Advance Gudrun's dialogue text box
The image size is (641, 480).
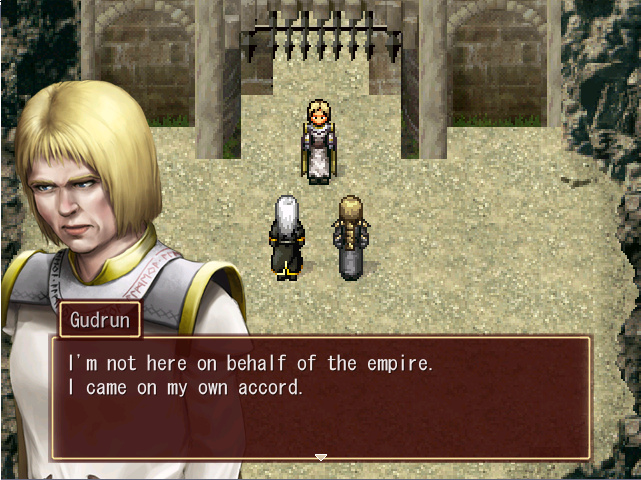(320, 397)
